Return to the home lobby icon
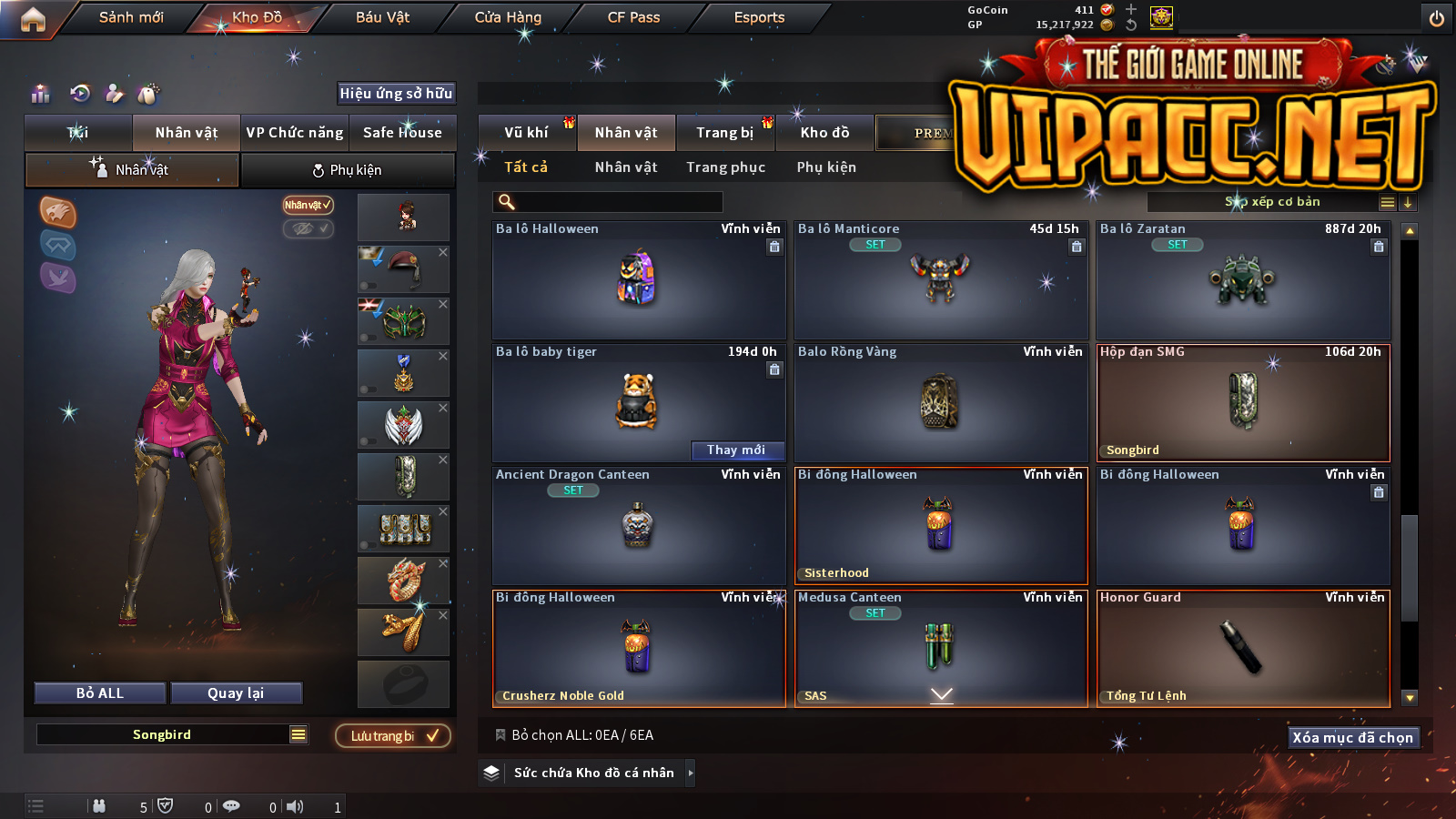The height and width of the screenshot is (819, 1456). 33,19
